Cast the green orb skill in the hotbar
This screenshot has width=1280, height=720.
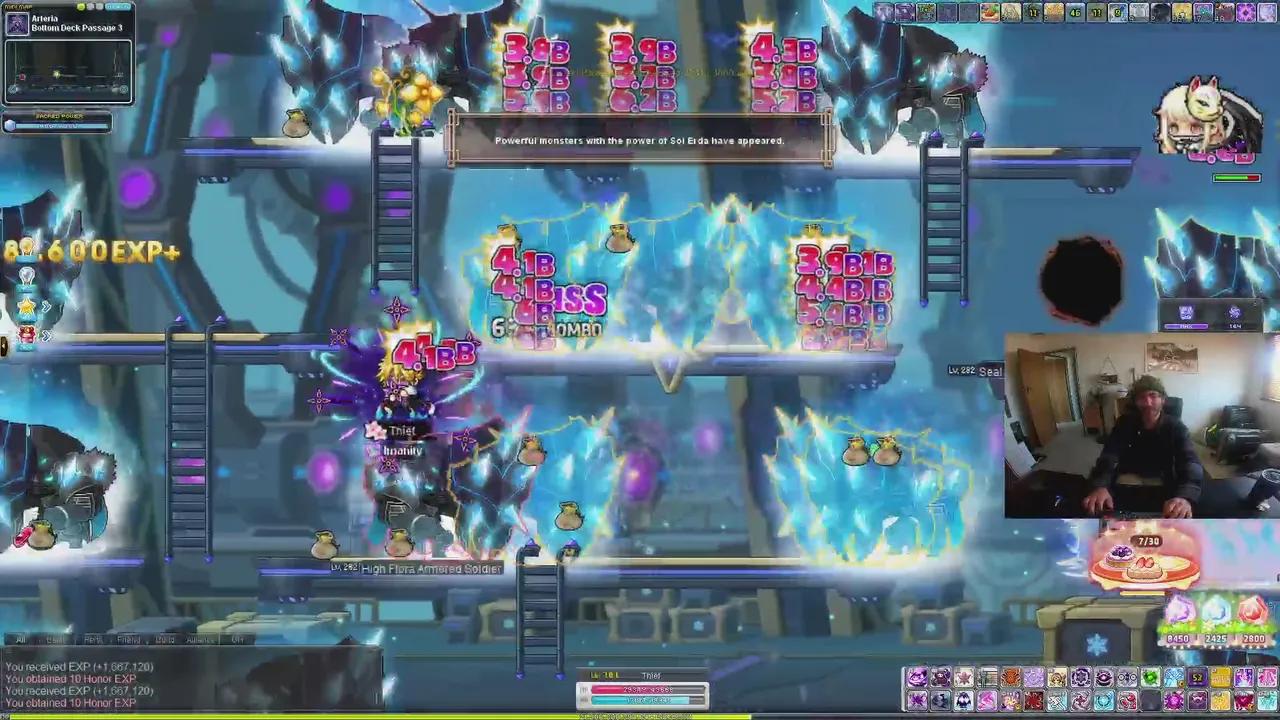pyautogui.click(x=1149, y=677)
